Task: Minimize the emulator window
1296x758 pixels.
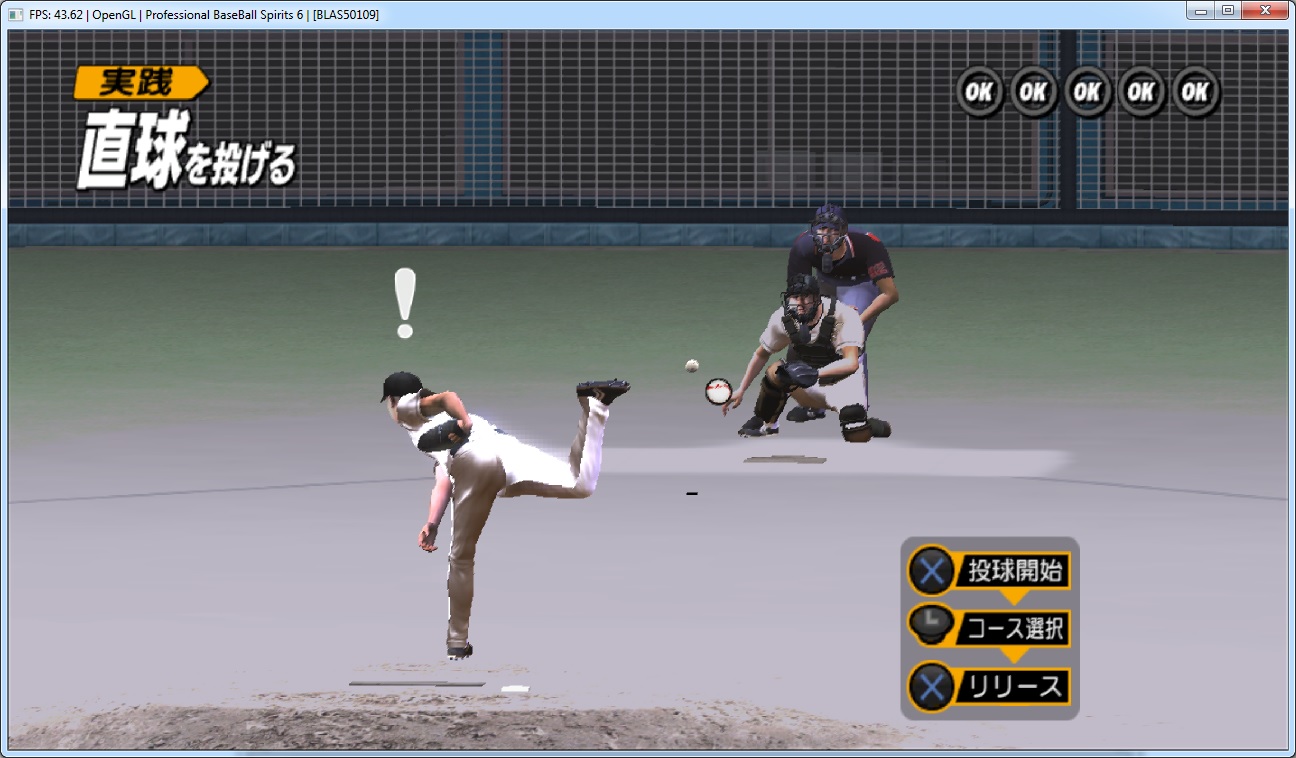Action: pos(1201,11)
